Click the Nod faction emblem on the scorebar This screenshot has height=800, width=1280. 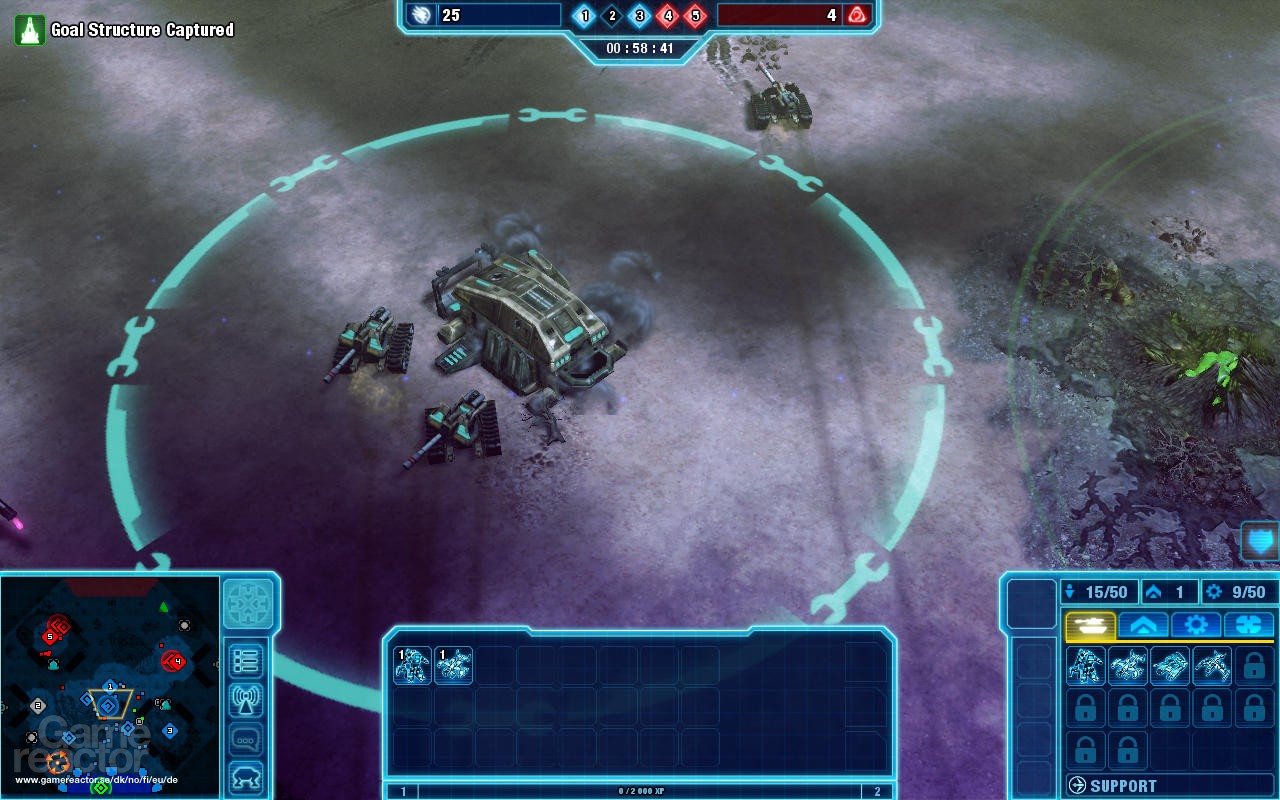pos(858,15)
